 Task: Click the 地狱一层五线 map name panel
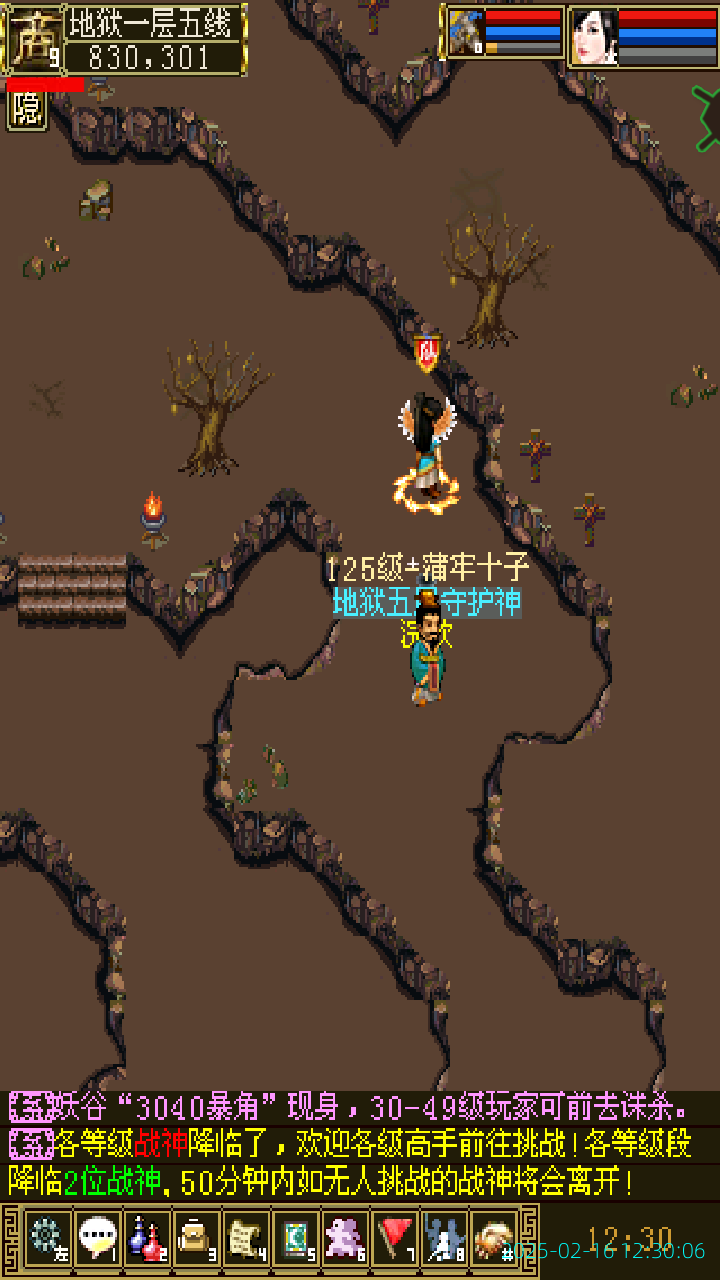point(156,24)
